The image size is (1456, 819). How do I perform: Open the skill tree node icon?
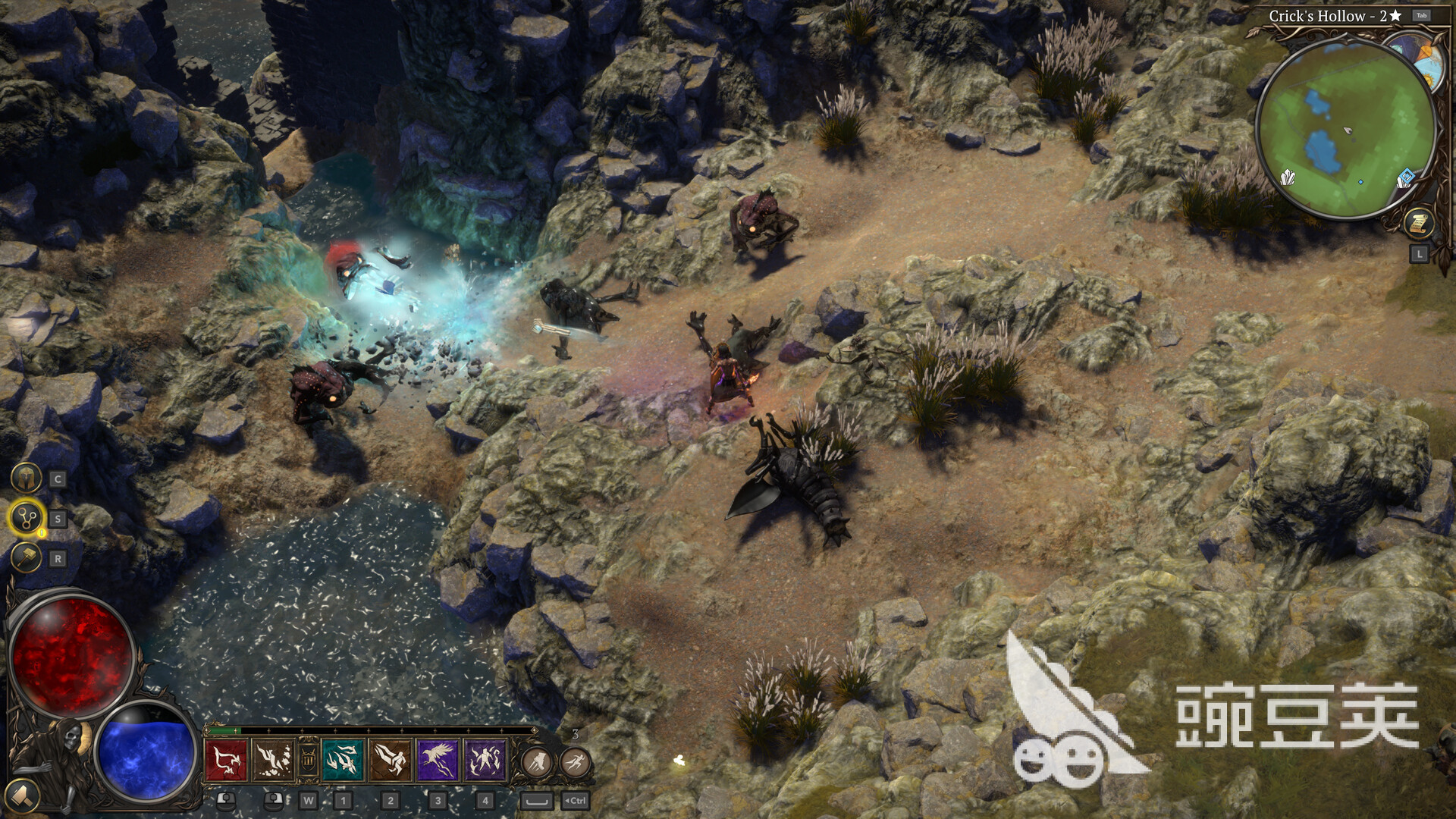coord(27,519)
